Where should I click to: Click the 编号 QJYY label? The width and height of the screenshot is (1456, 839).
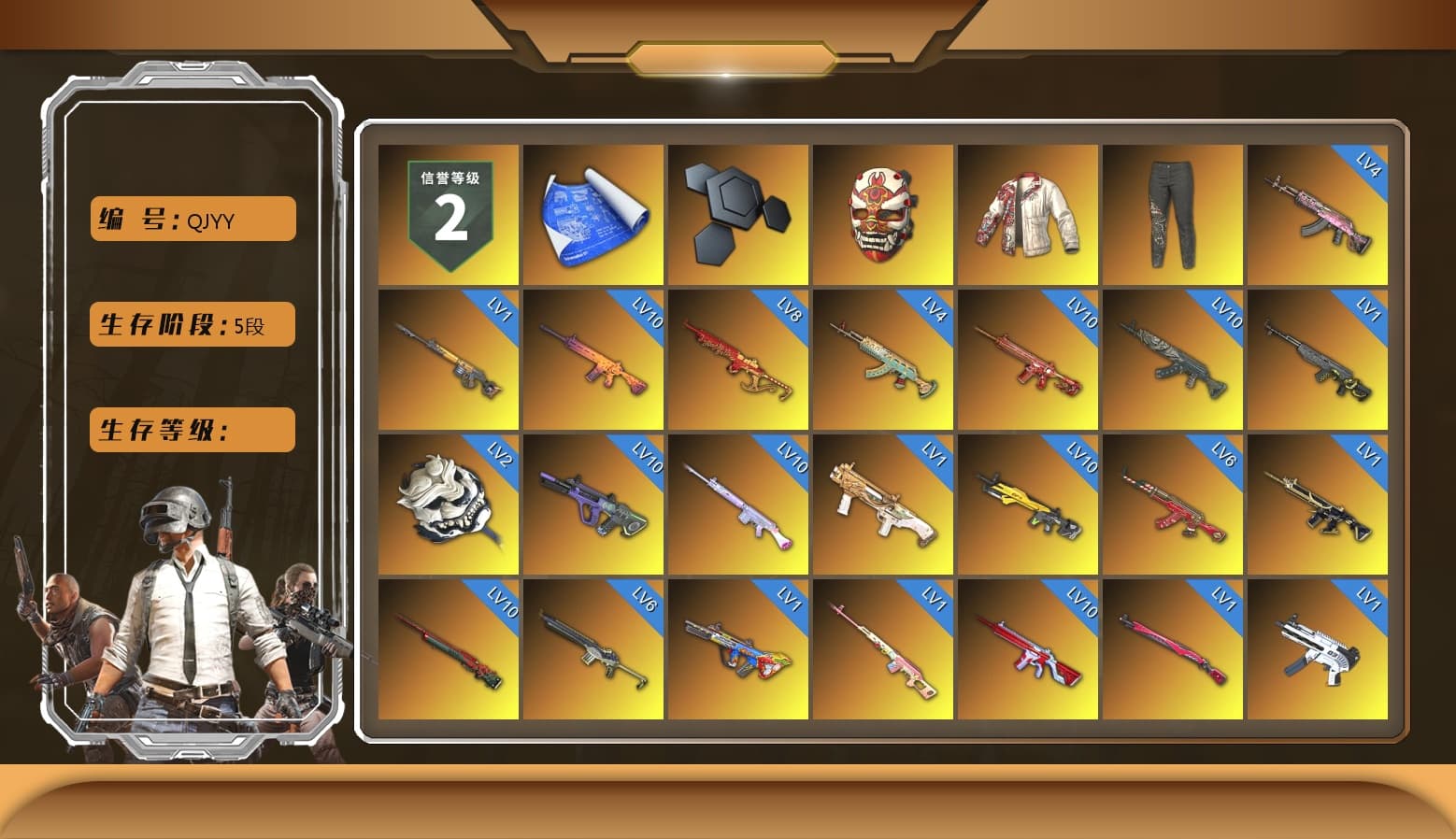click(x=192, y=219)
